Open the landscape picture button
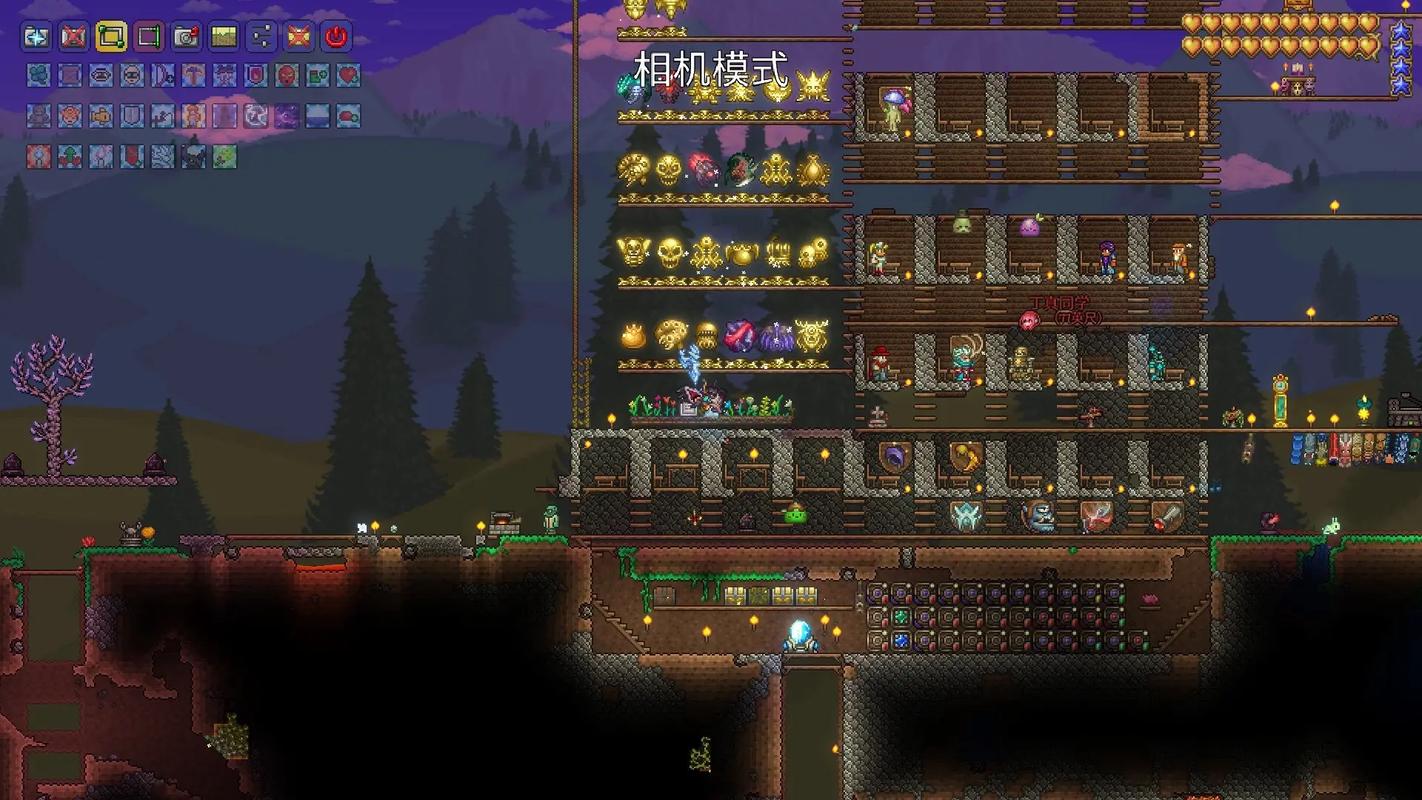Image resolution: width=1422 pixels, height=800 pixels. pos(223,38)
